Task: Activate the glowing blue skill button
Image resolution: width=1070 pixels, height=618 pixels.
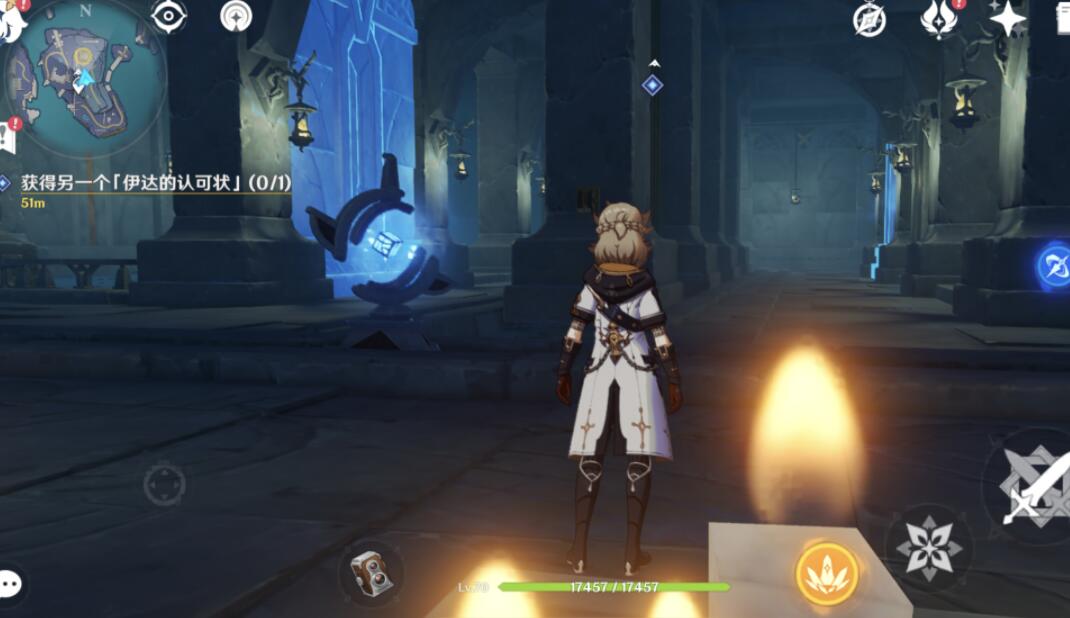Action: point(1053,267)
